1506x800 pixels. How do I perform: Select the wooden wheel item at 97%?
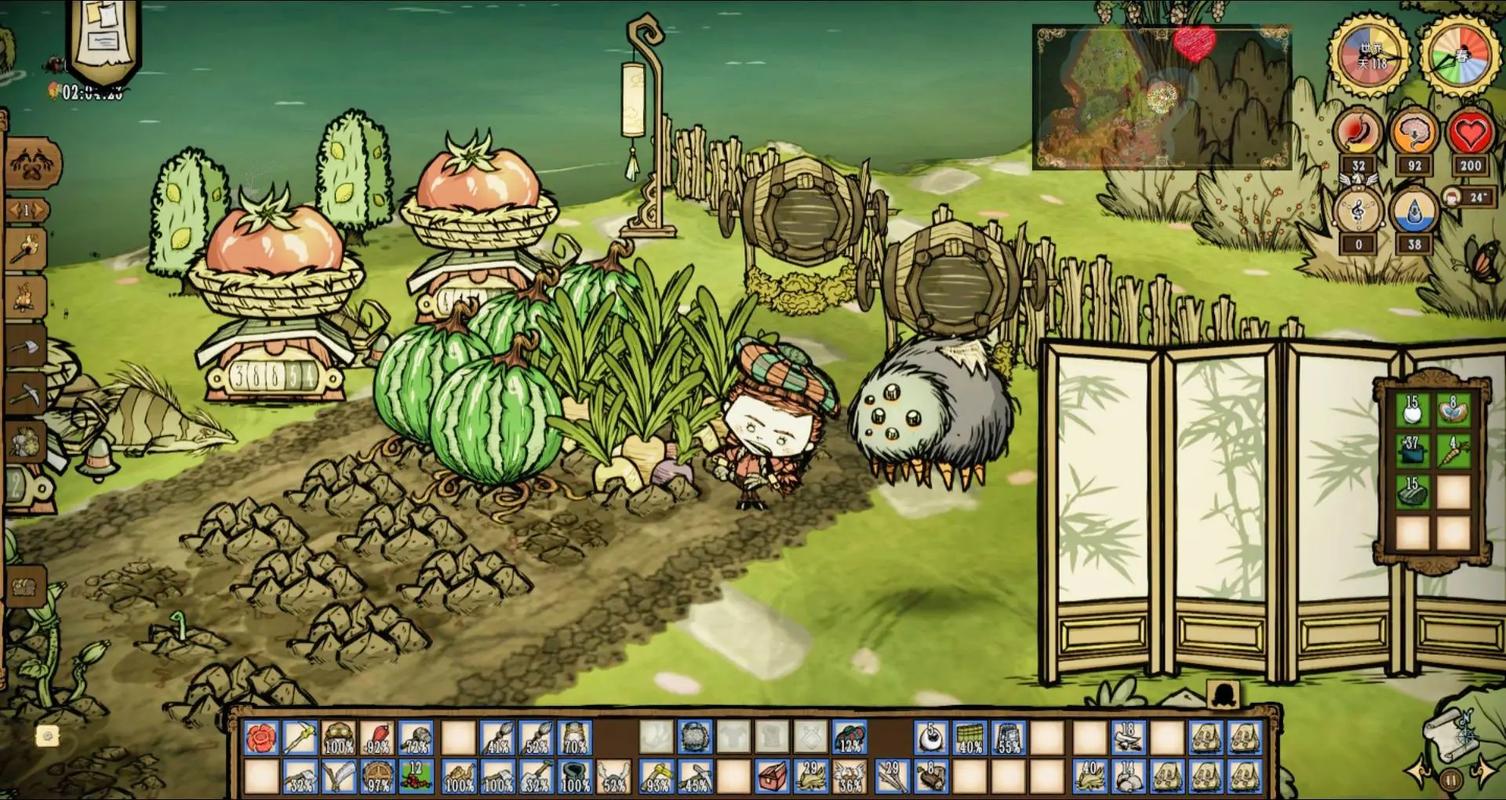[x=377, y=776]
